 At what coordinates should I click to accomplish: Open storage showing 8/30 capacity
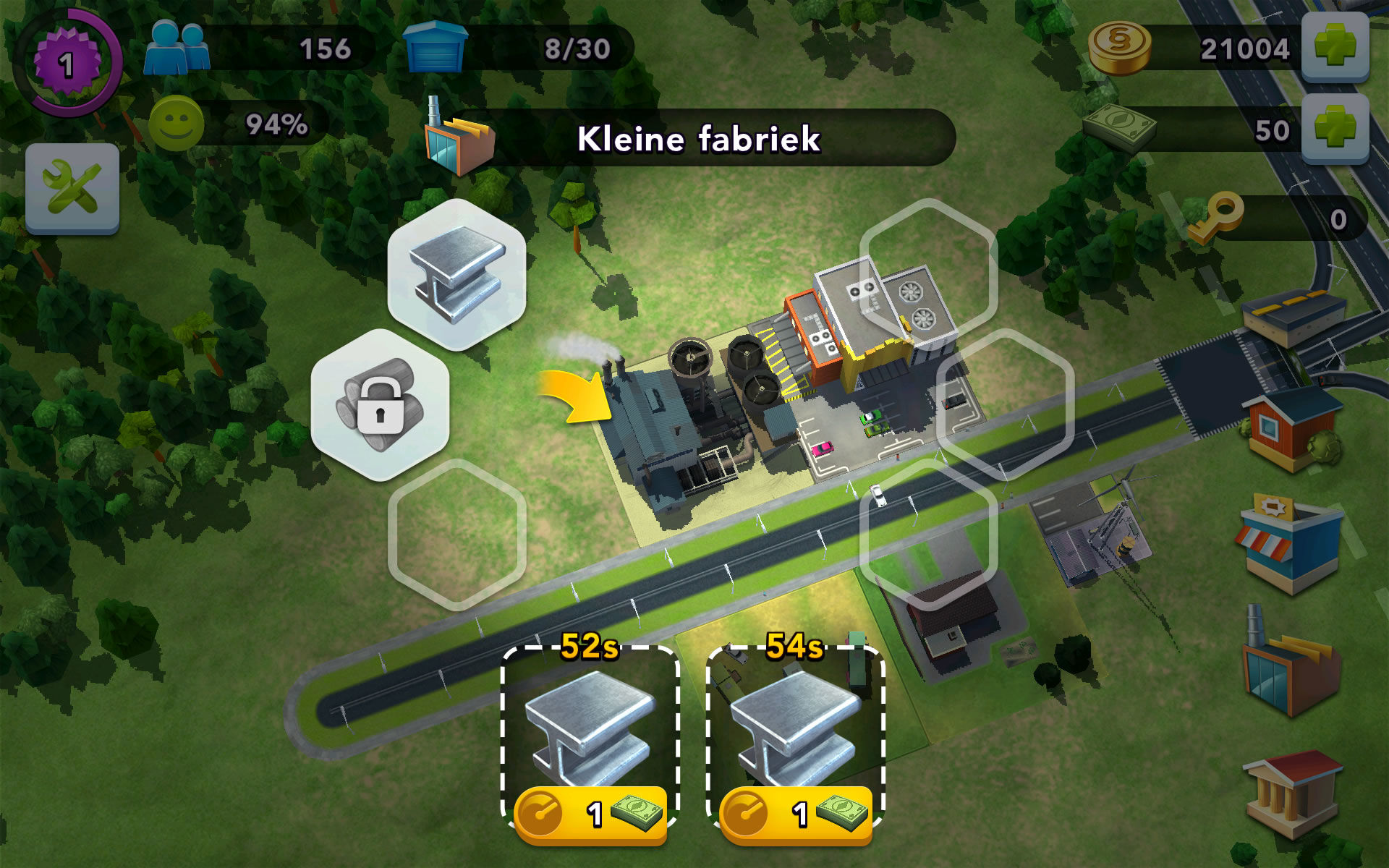tap(579, 49)
